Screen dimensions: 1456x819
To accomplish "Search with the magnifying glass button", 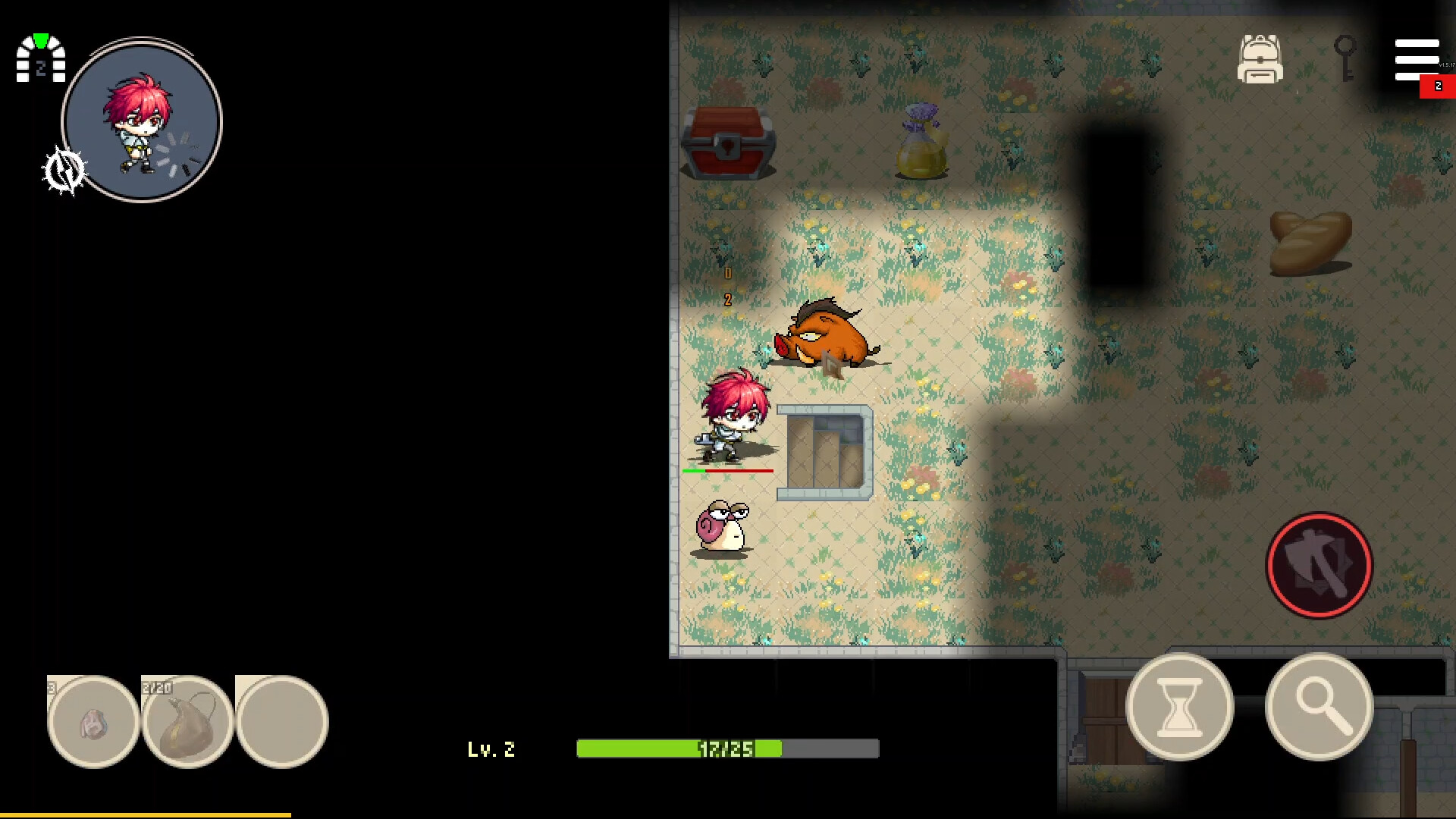I will [x=1319, y=707].
